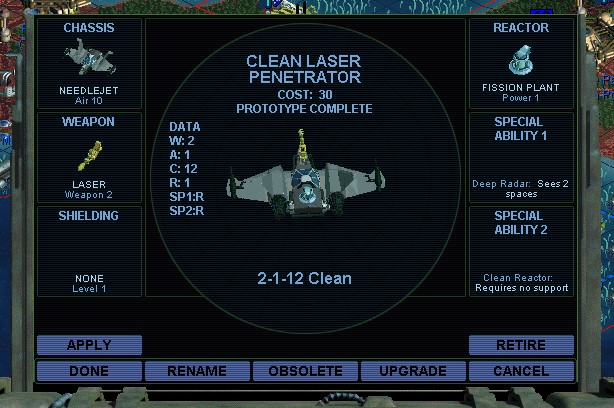The width and height of the screenshot is (614, 408).
Task: Select the Laser weapon panel
Action: pos(89,156)
